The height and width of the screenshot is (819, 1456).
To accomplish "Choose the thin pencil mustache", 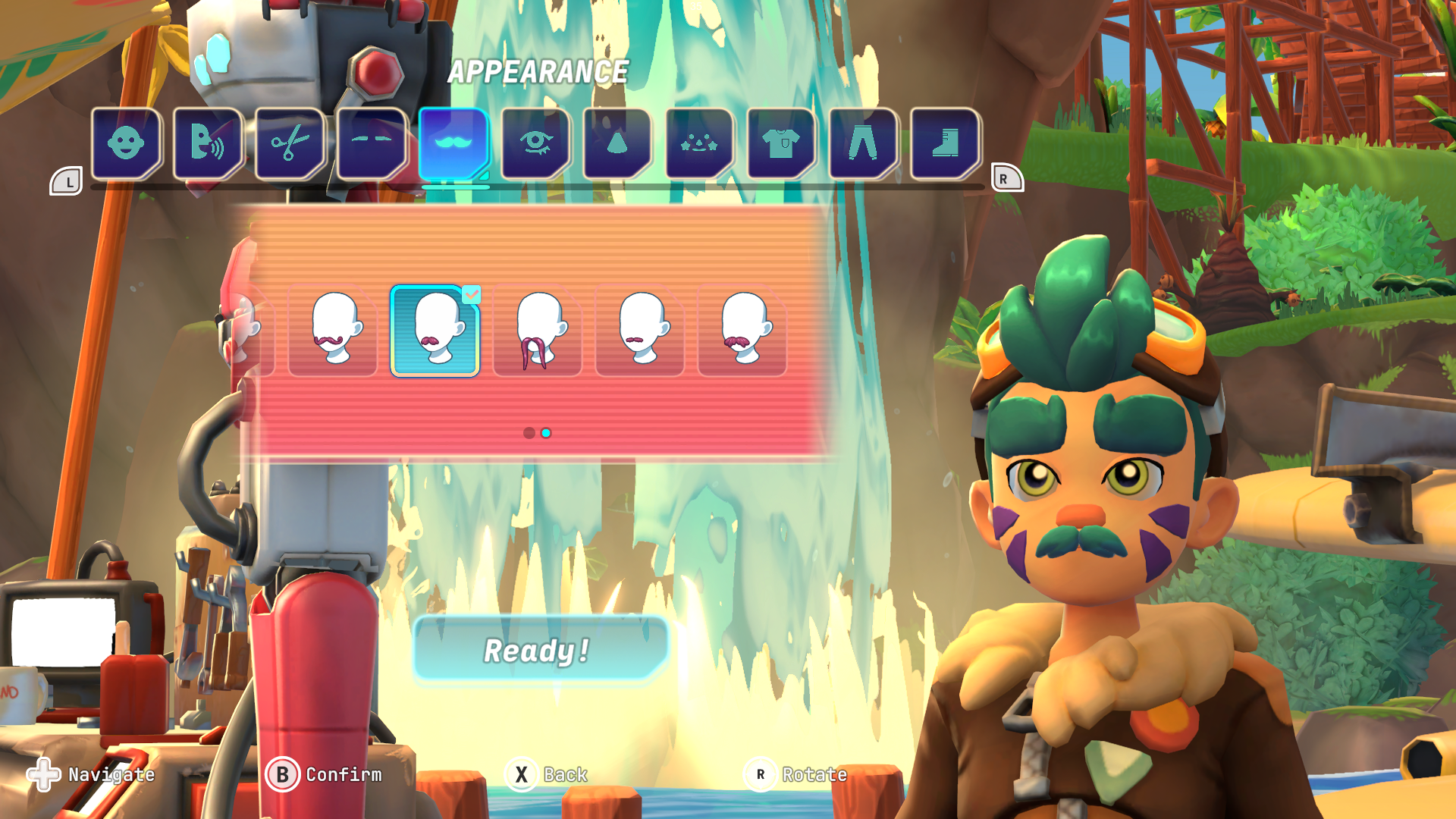I will [x=640, y=331].
